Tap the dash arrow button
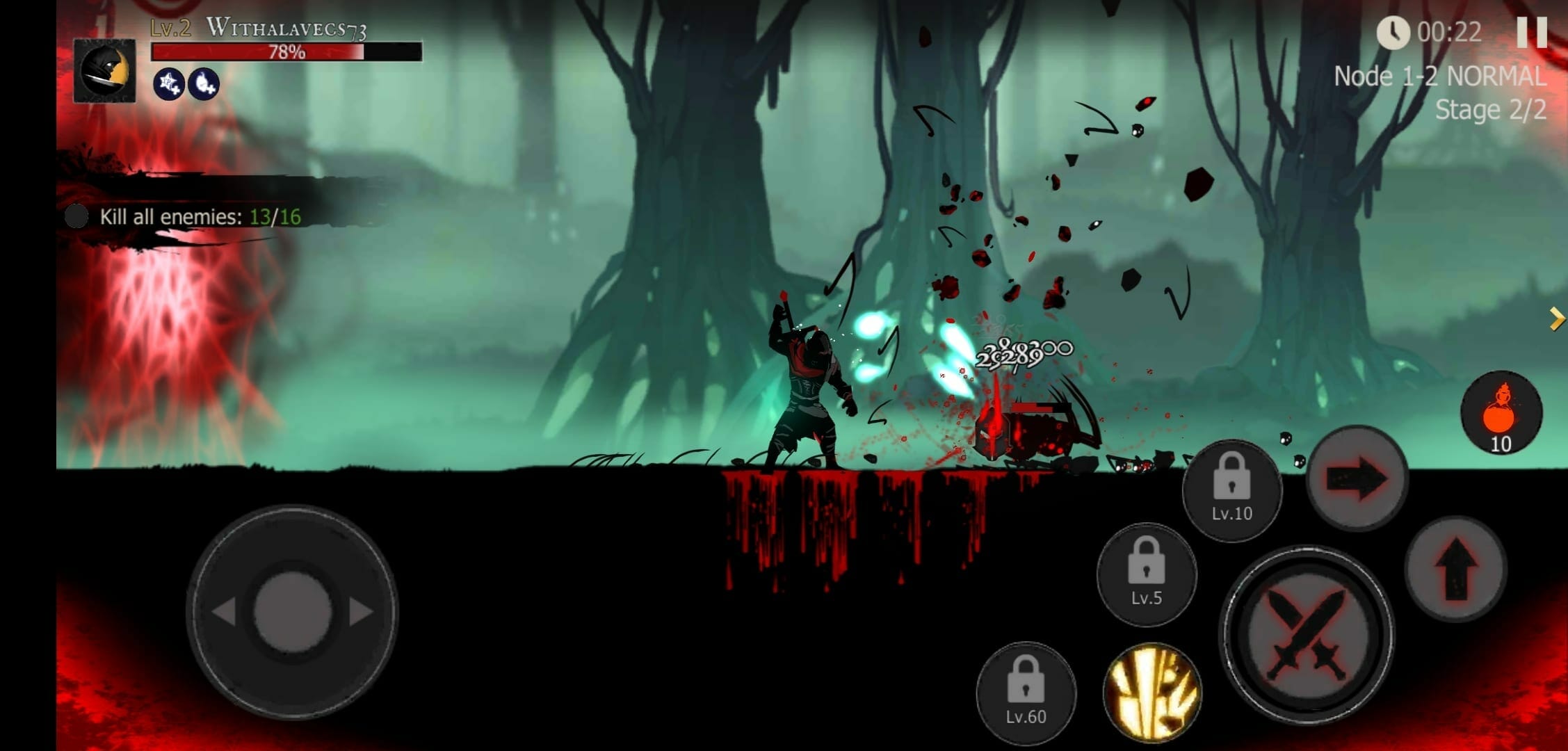The height and width of the screenshot is (751, 1568). pos(1357,478)
